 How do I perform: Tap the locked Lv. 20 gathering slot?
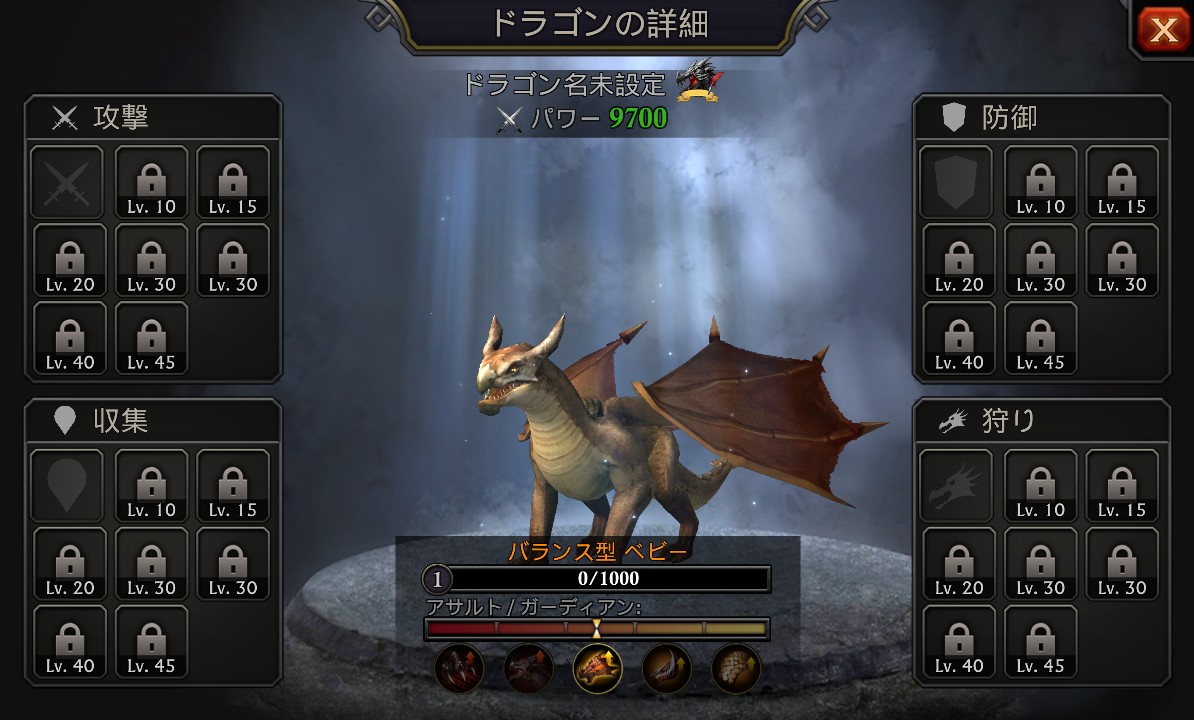[x=70, y=563]
